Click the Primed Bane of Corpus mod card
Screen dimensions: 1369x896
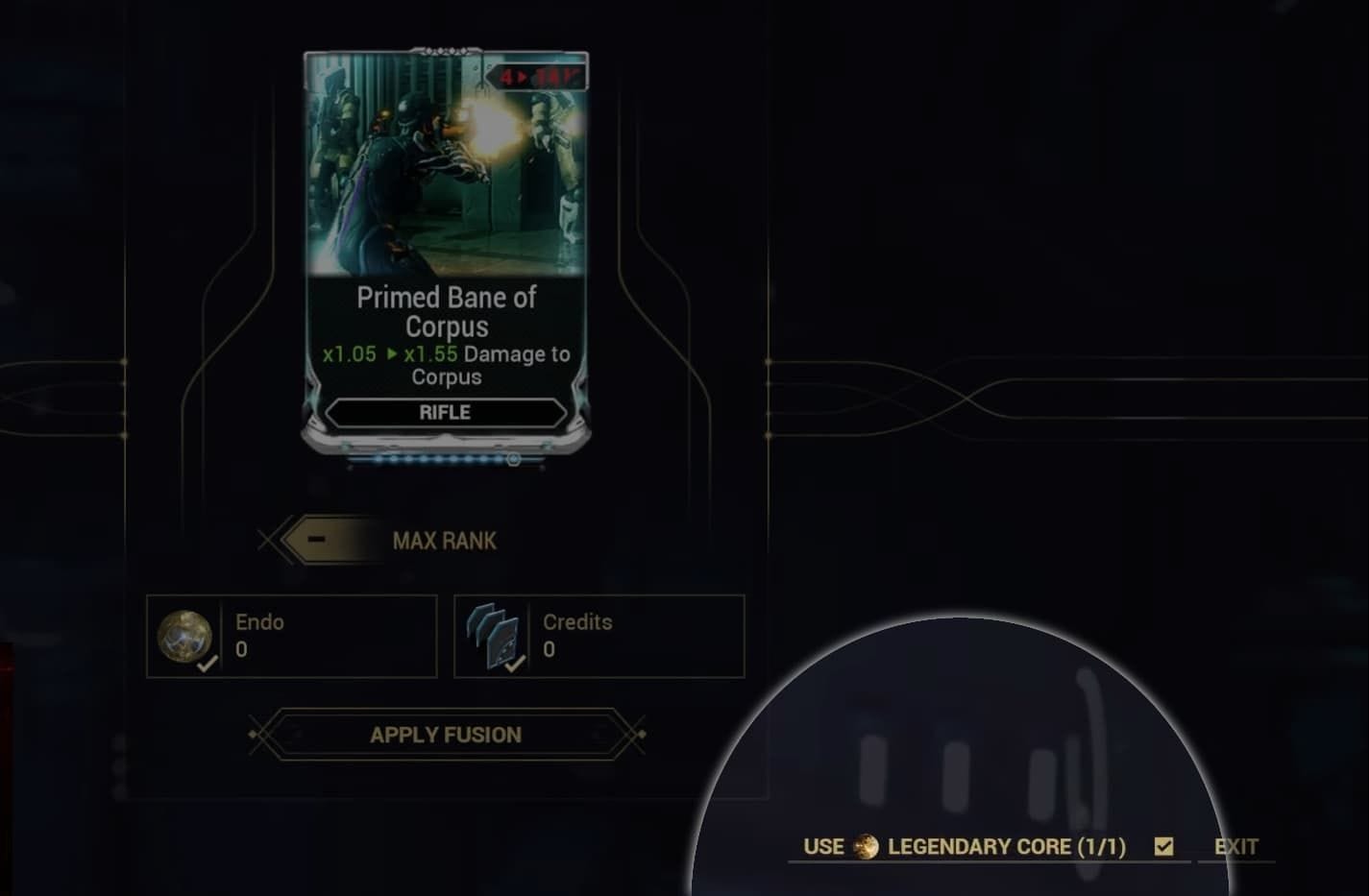(445, 250)
